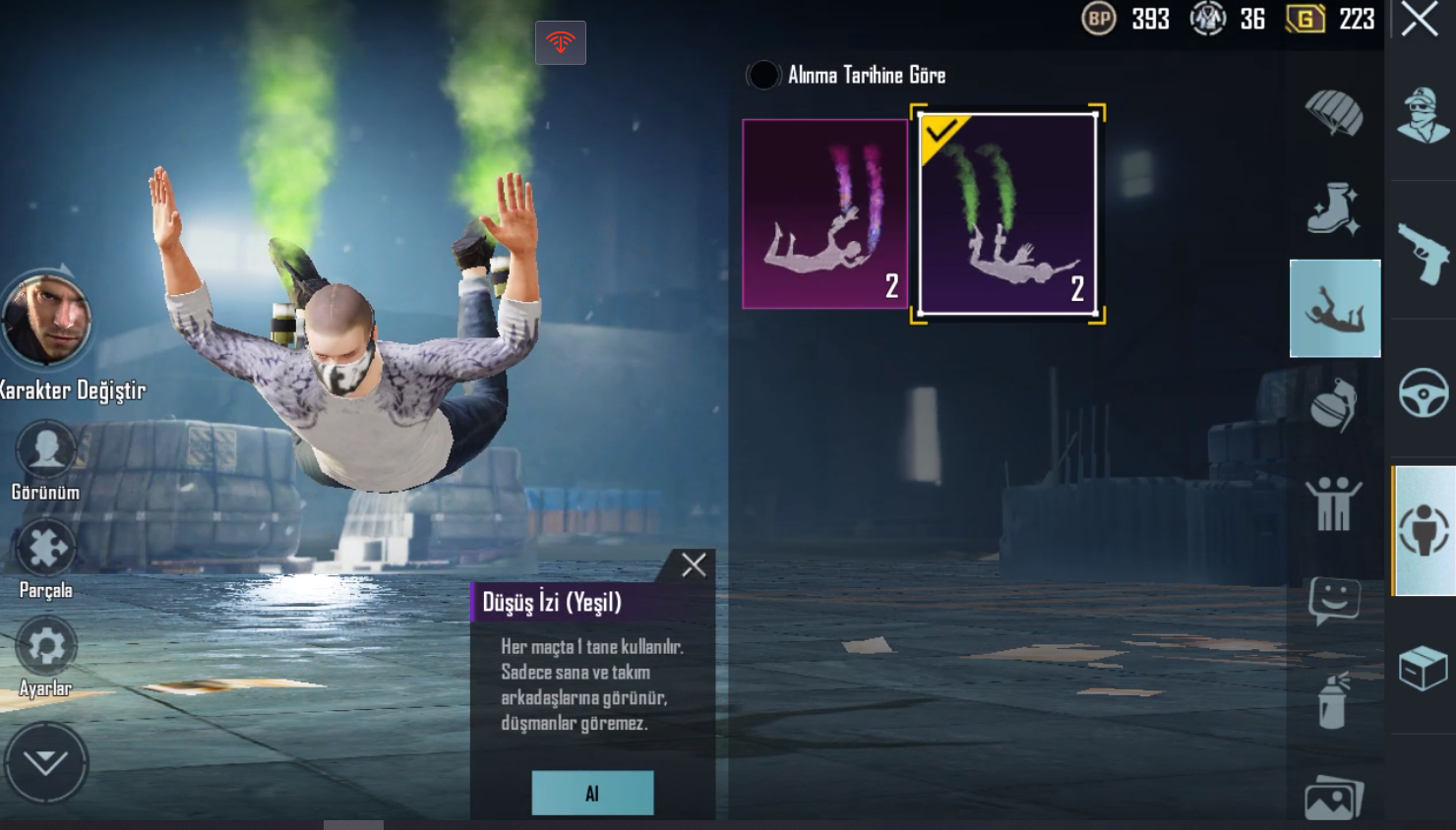Switch to the pistol weapons tab
Image resolution: width=1456 pixels, height=830 pixels.
coord(1423,252)
